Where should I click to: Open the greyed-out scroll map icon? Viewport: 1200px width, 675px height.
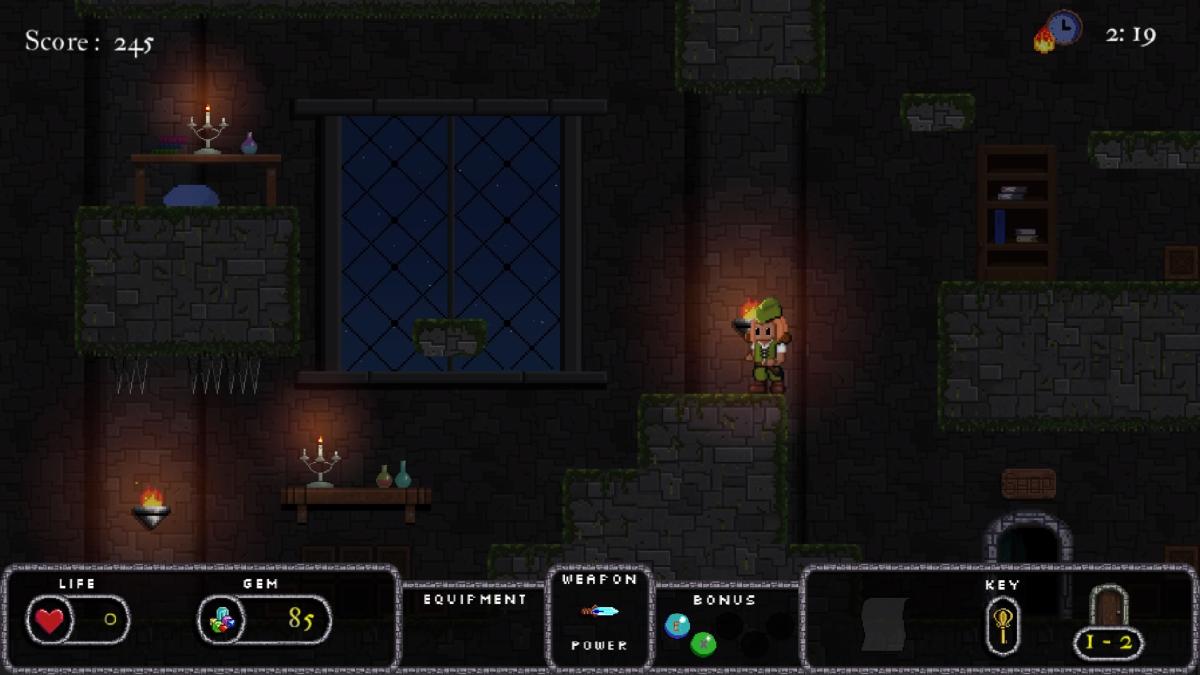click(884, 623)
